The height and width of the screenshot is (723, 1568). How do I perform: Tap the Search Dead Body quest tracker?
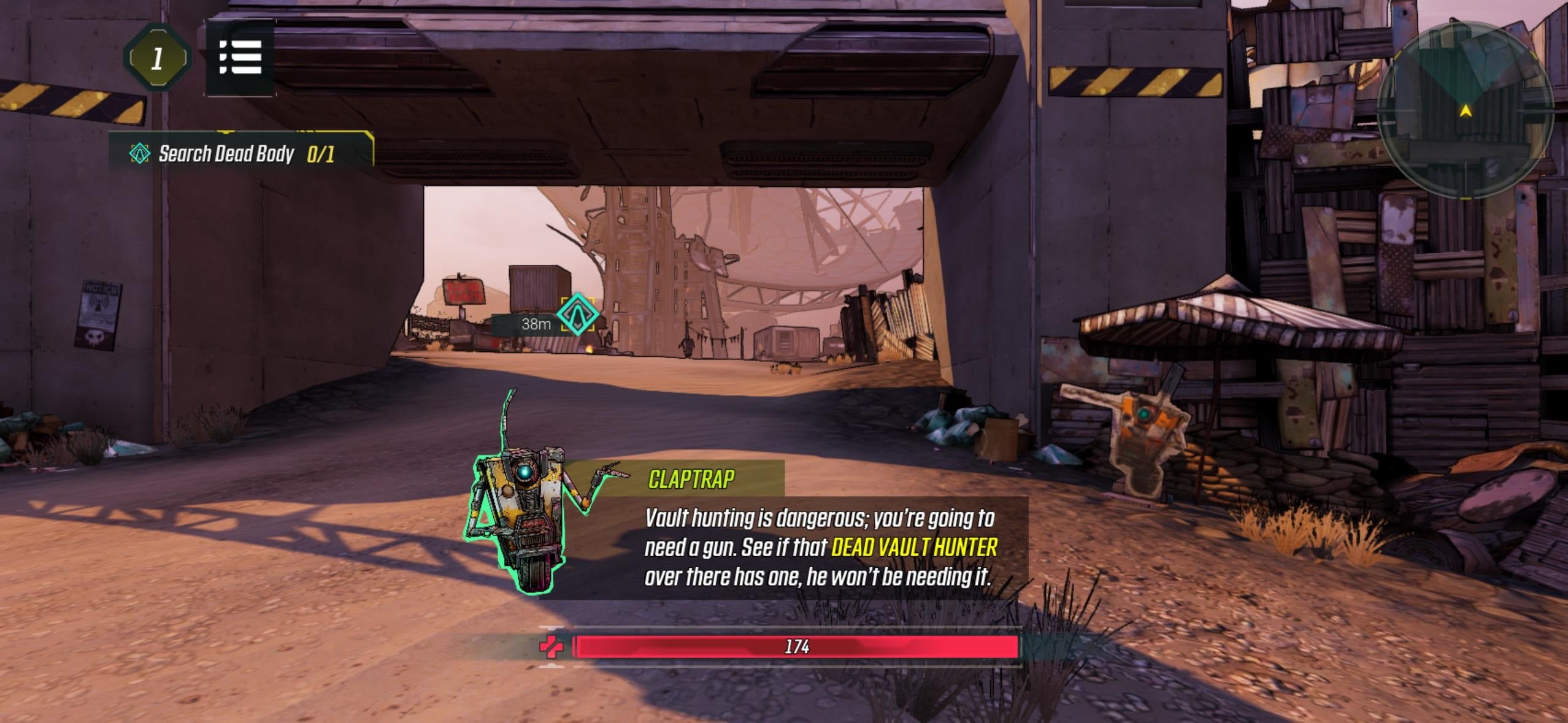pyautogui.click(x=227, y=155)
